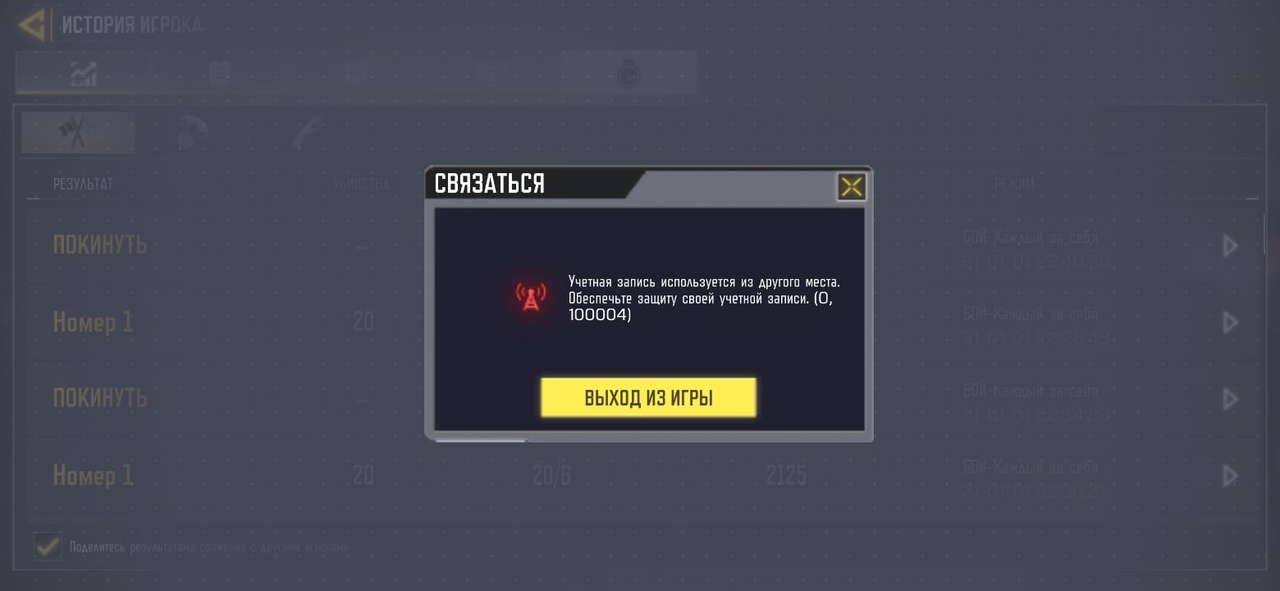Close the СВЯЗАТЬСЯ dialog with the X
The image size is (1280, 591).
tap(851, 186)
